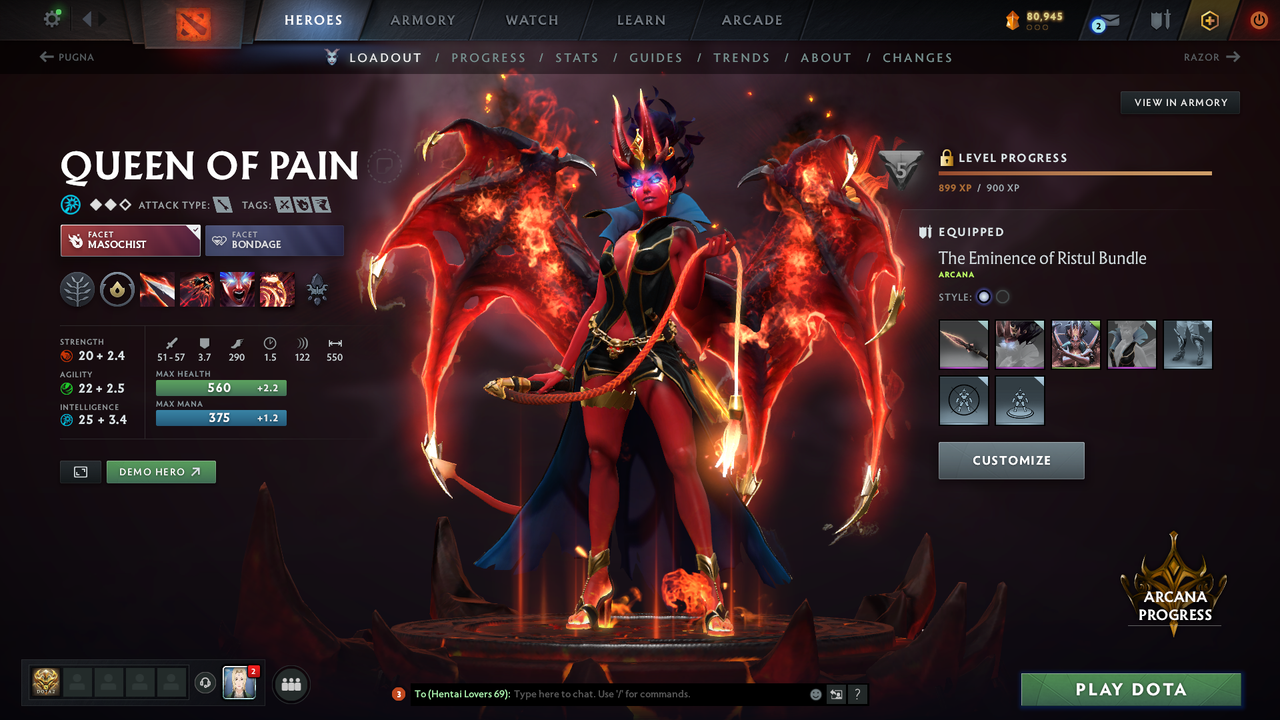Inspect the Sonic Wave ultimate icon
Viewport: 1280px width, 720px height.
[x=277, y=289]
